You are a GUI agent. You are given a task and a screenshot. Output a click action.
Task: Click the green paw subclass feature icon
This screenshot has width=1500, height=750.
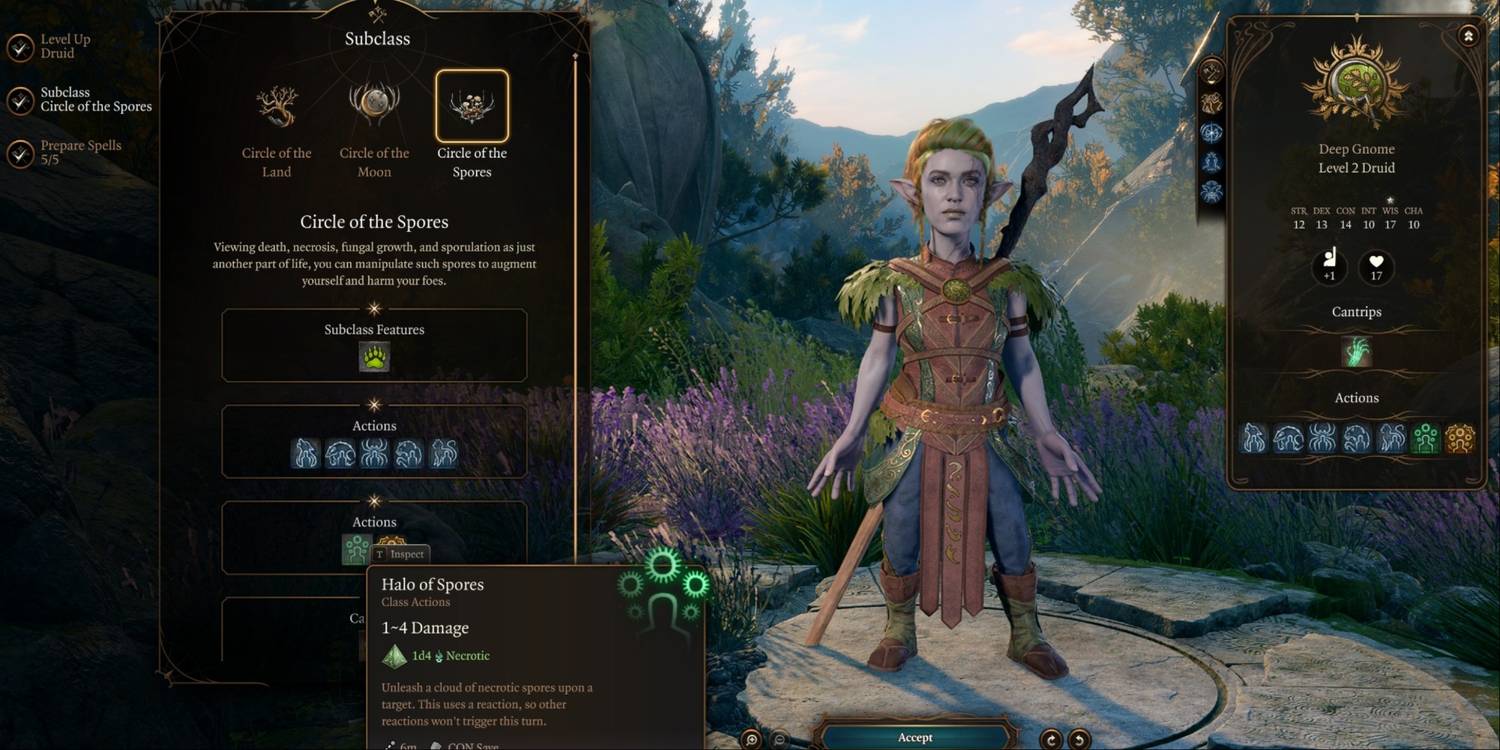click(x=374, y=357)
